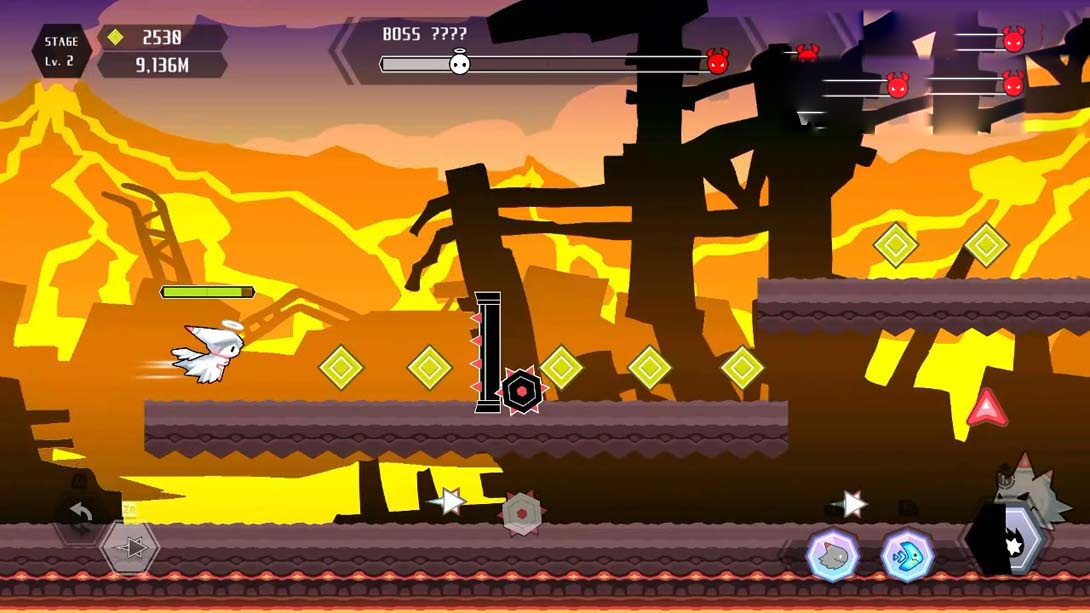This screenshot has height=613, width=1090.
Task: Fire the flaming star attack button
Action: 1008,543
